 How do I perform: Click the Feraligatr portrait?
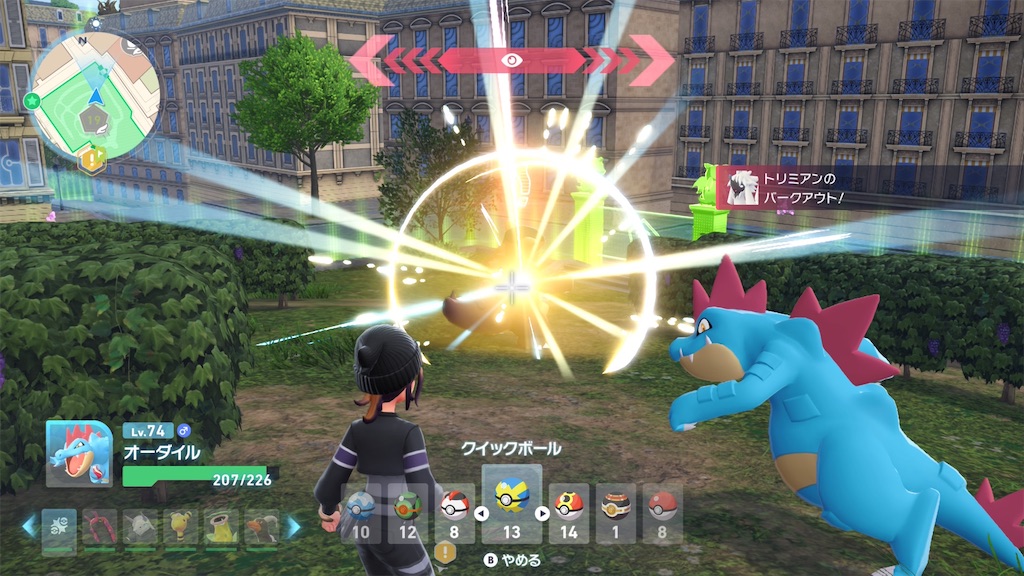79,452
